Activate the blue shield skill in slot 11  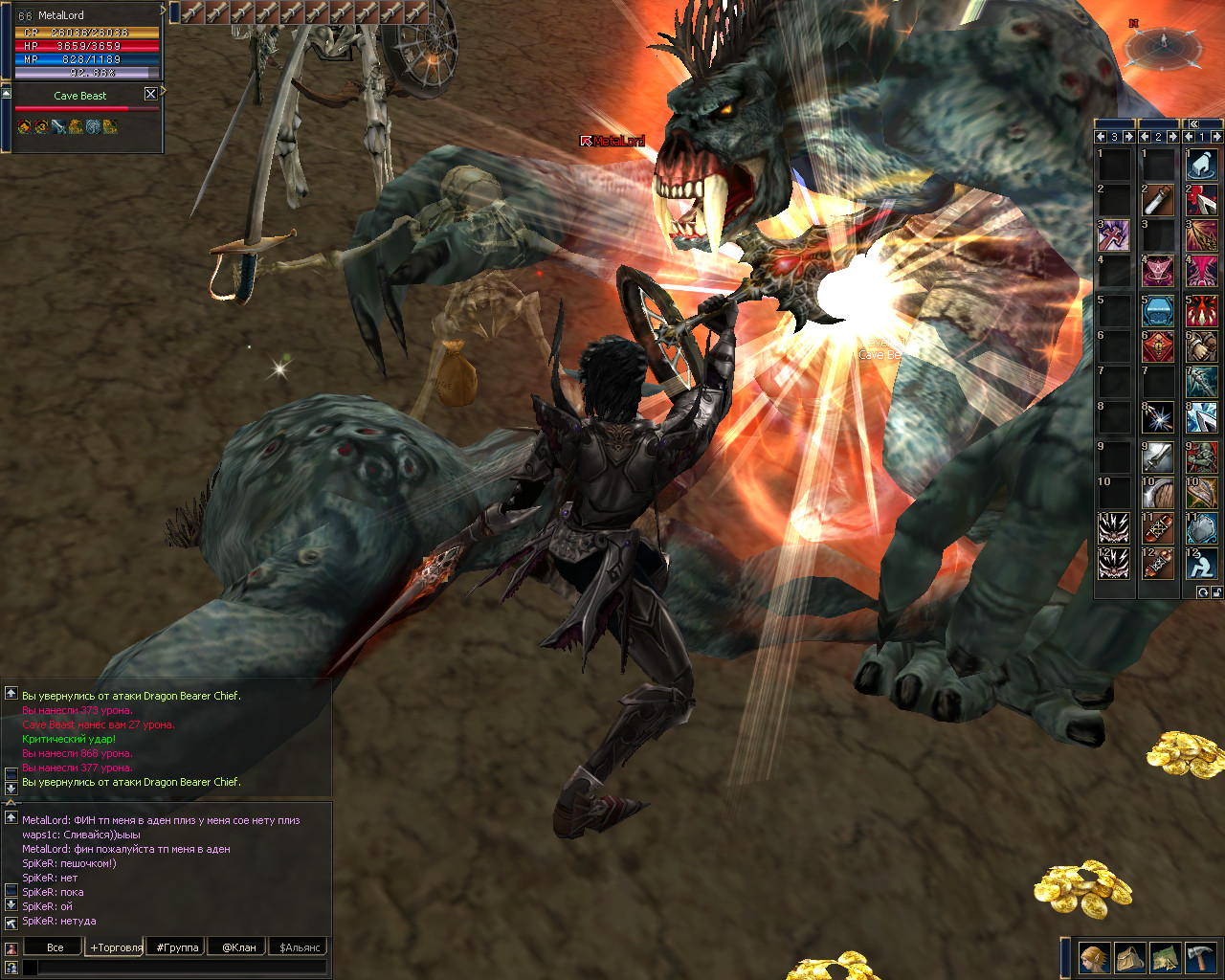tap(1201, 527)
